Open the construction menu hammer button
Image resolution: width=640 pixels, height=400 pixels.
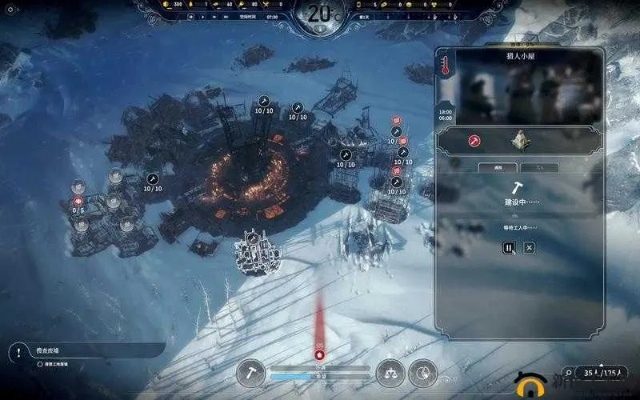tap(250, 372)
